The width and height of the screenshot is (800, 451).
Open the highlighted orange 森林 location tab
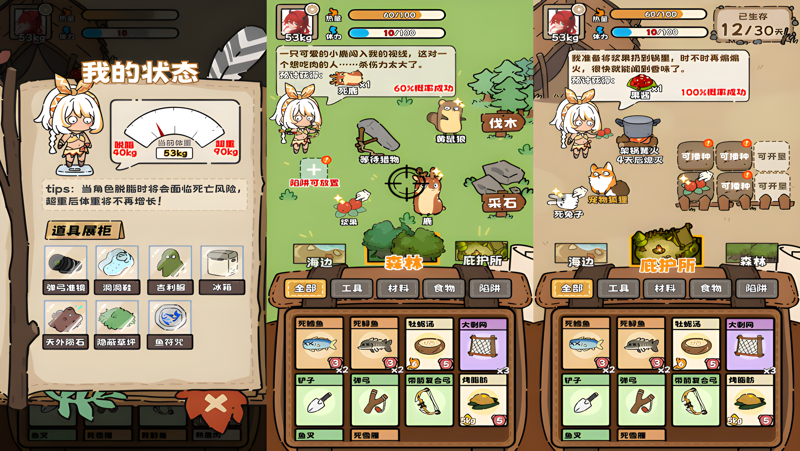pos(403,260)
